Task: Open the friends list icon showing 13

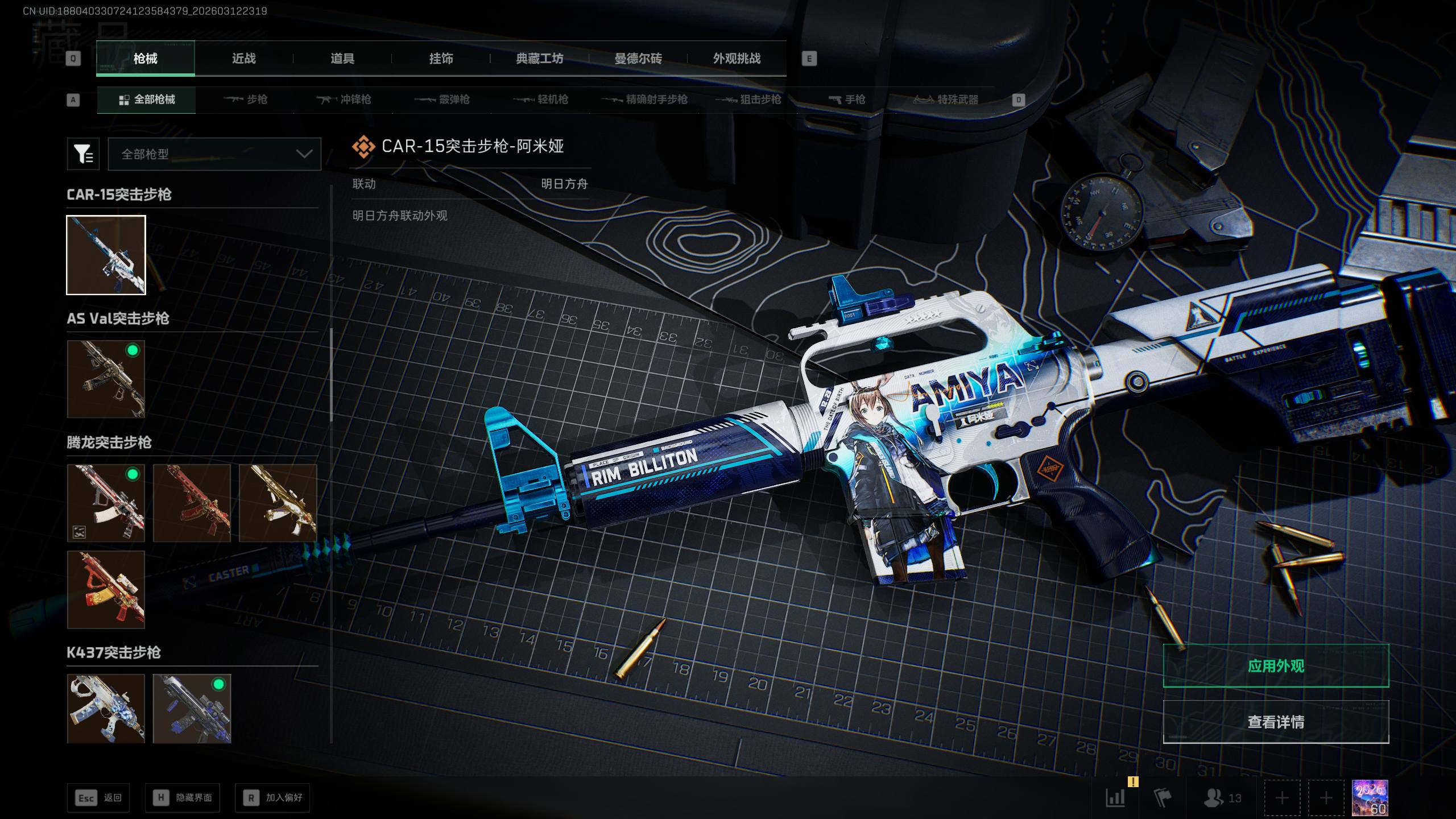Action: click(1222, 798)
